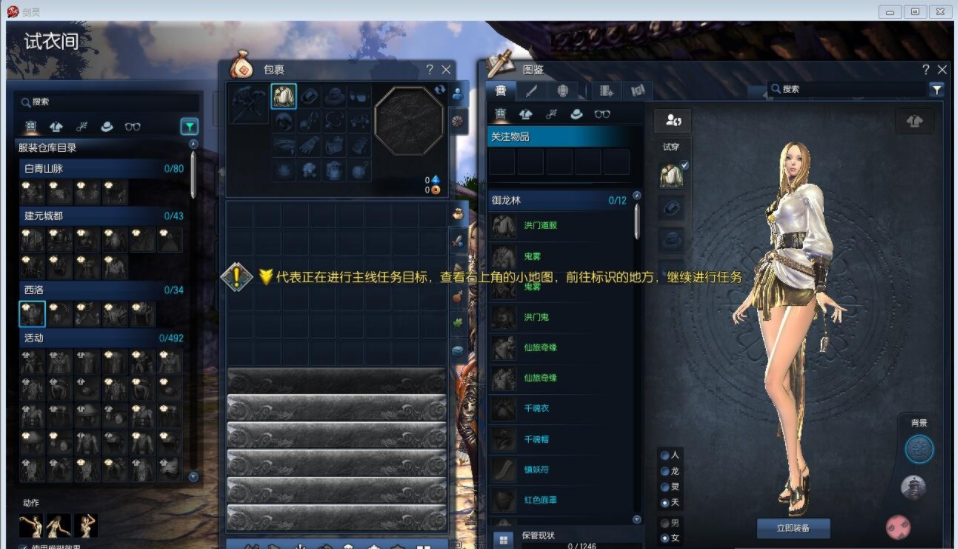Select the equipped white outfit in 包裹

click(283, 96)
